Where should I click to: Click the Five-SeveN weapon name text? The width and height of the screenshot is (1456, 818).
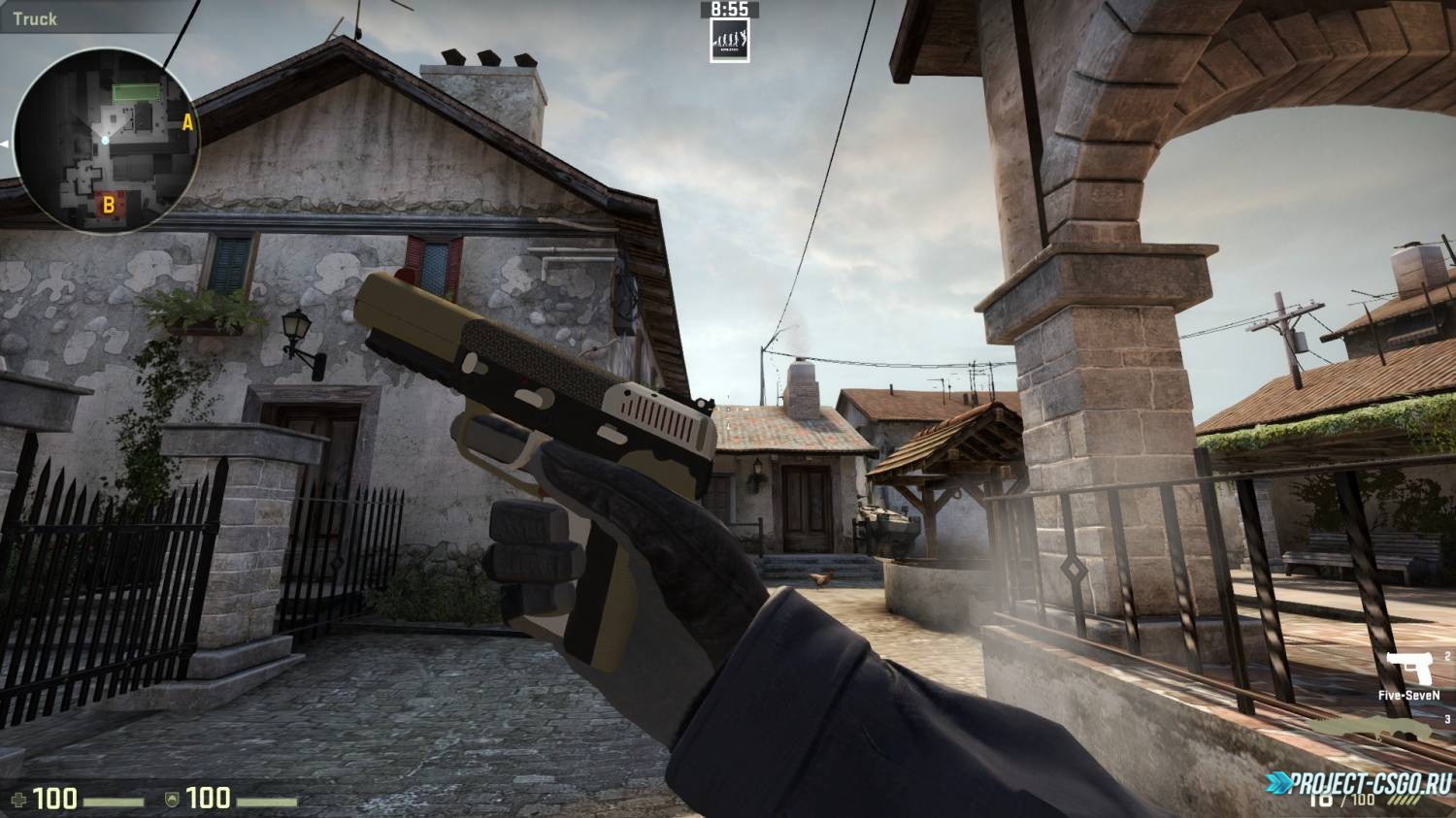coord(1408,695)
